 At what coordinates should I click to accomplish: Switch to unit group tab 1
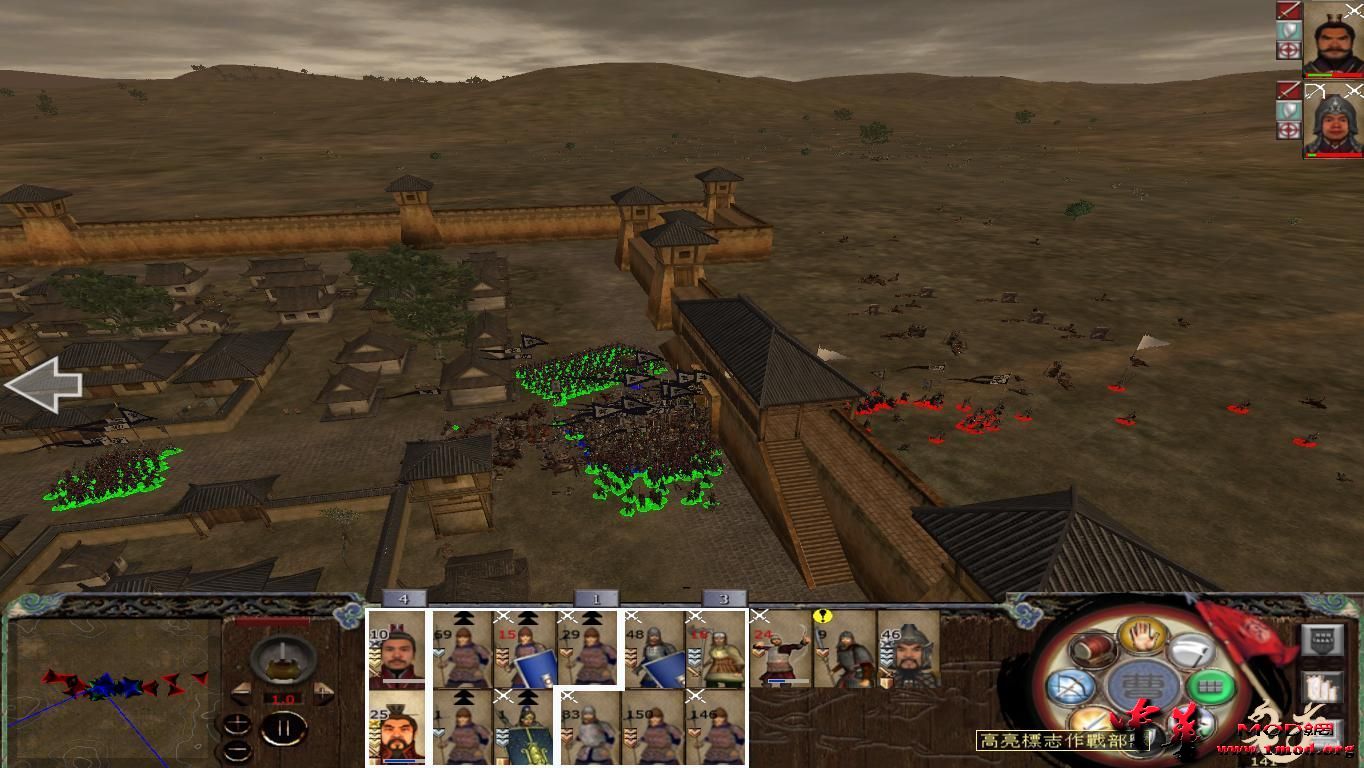coord(595,597)
